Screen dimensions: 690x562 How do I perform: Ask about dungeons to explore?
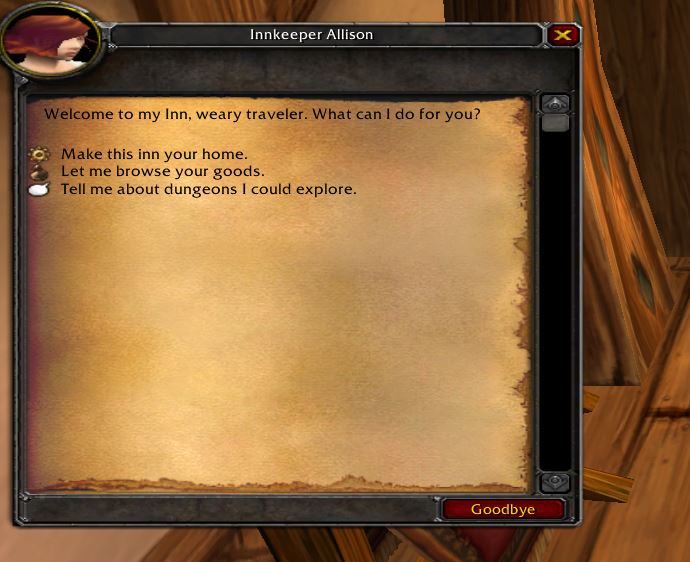[x=208, y=188]
